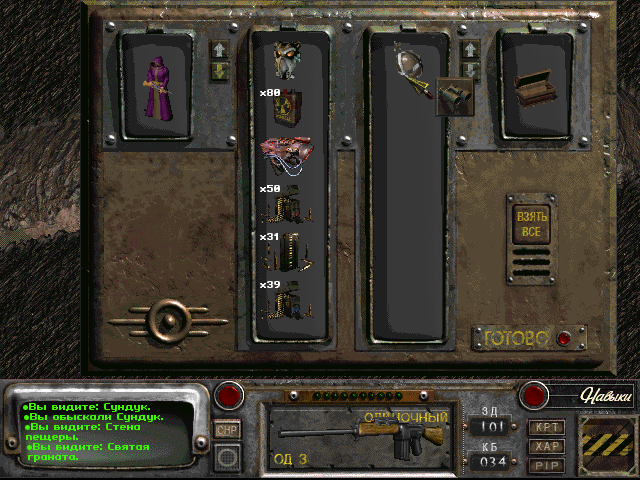Confirm with the ГОТОВО red button
Screen dimensions: 640x480
[563, 338]
